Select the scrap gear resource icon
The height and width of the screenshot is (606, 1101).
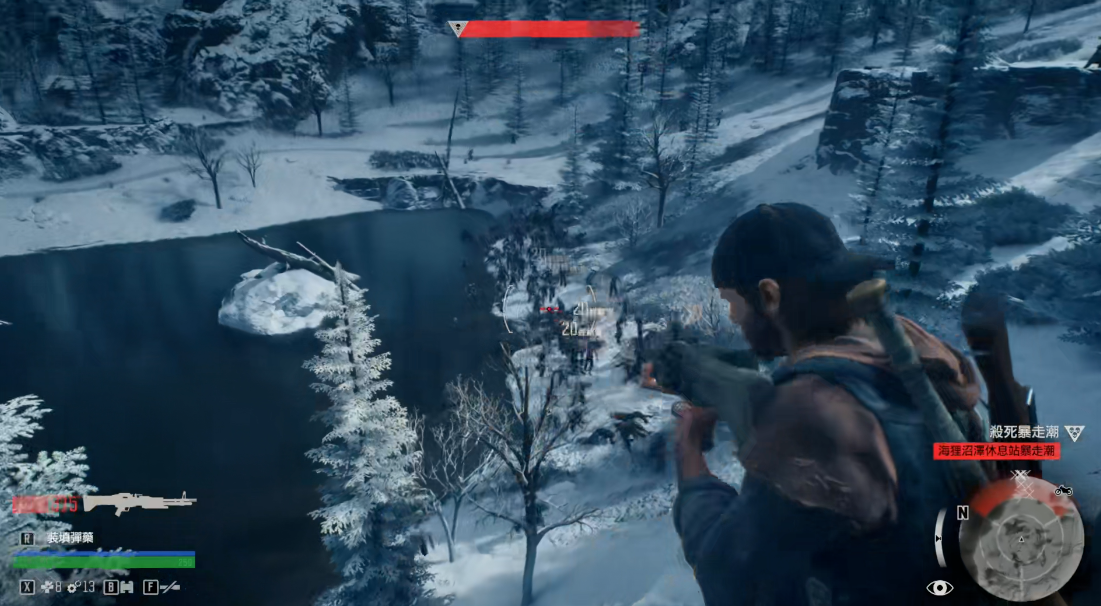tap(74, 587)
